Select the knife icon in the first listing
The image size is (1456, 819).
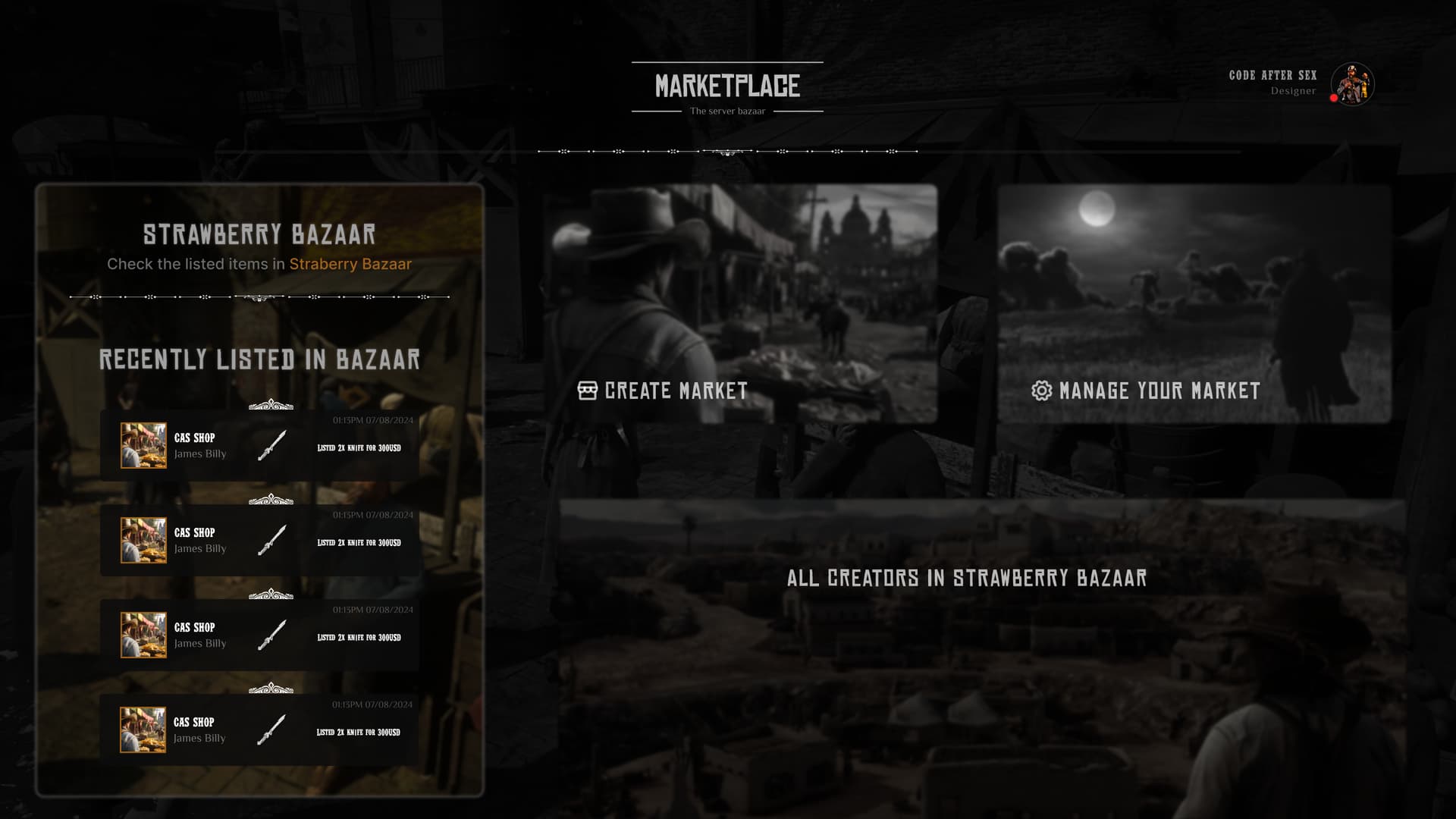(271, 447)
